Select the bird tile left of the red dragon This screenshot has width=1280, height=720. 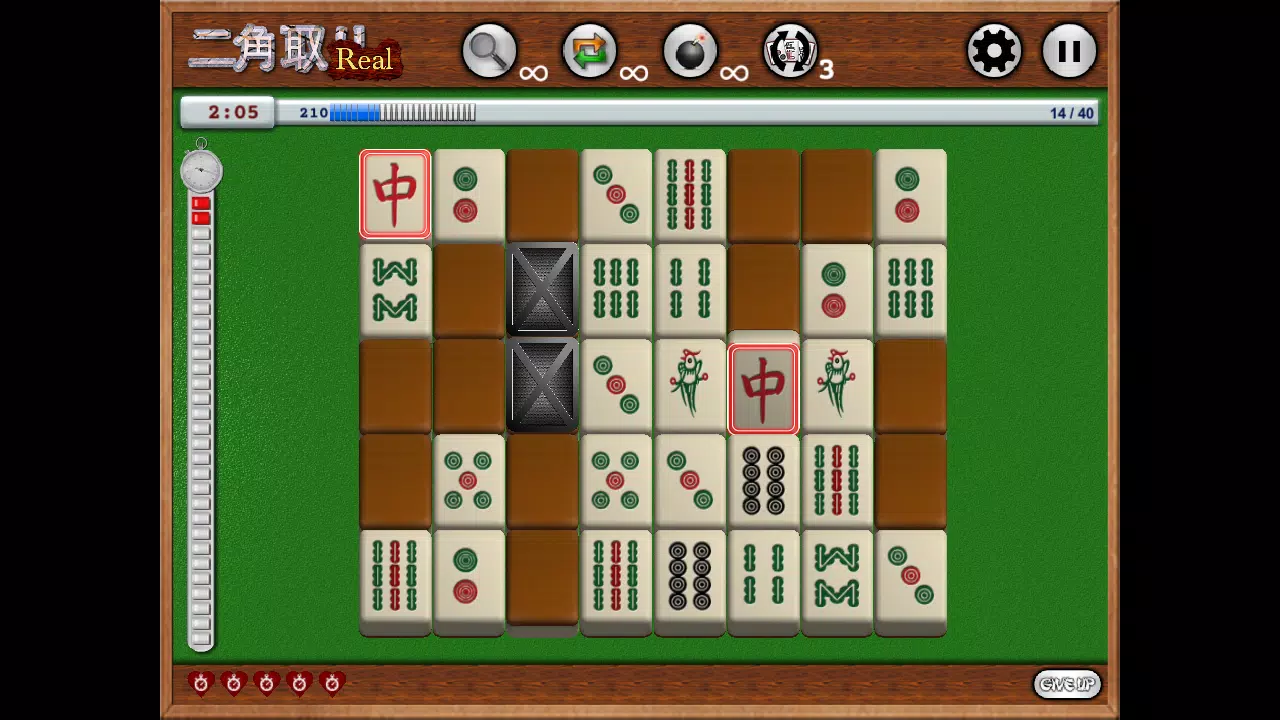[x=690, y=386]
